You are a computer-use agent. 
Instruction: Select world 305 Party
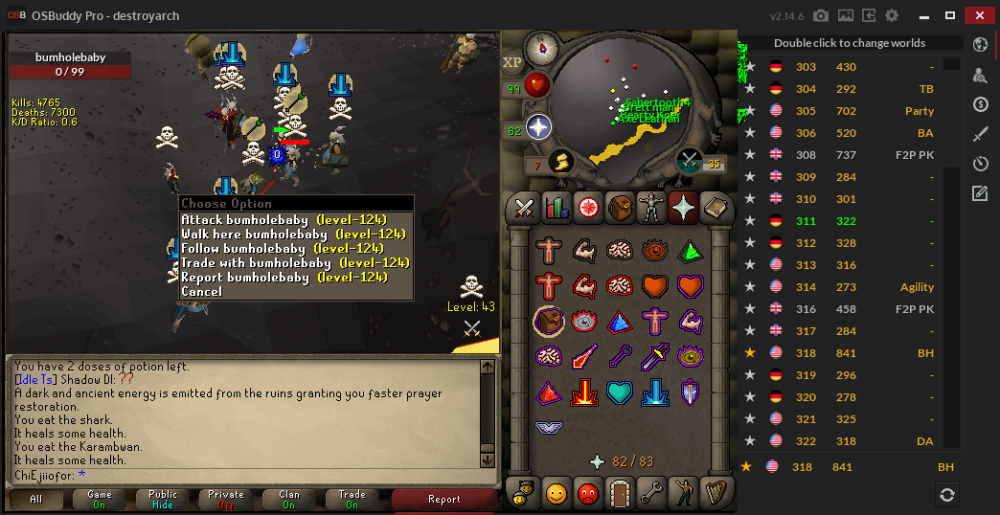[850, 111]
